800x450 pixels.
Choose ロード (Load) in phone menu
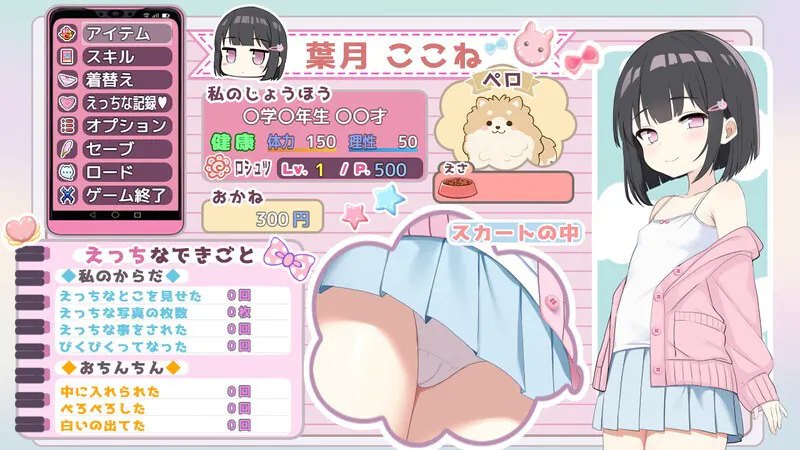tap(114, 172)
